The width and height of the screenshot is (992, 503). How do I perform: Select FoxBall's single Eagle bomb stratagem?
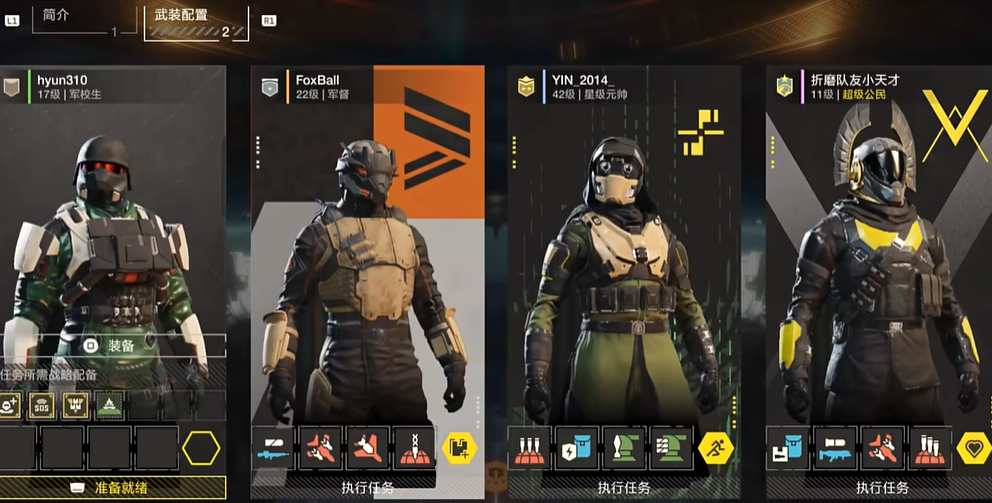click(369, 448)
